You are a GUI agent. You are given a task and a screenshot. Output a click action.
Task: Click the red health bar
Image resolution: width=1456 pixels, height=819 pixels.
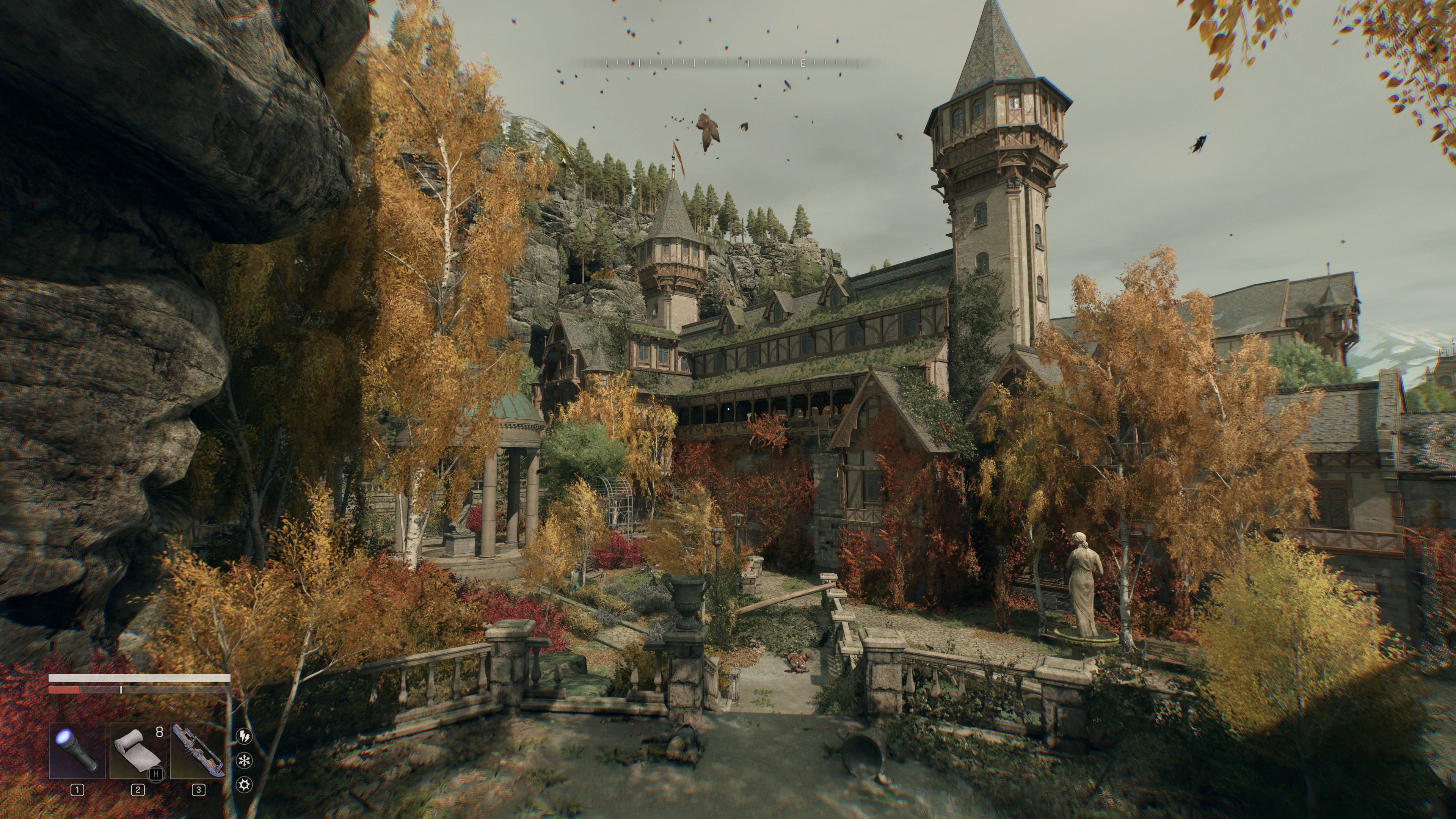coord(64,690)
